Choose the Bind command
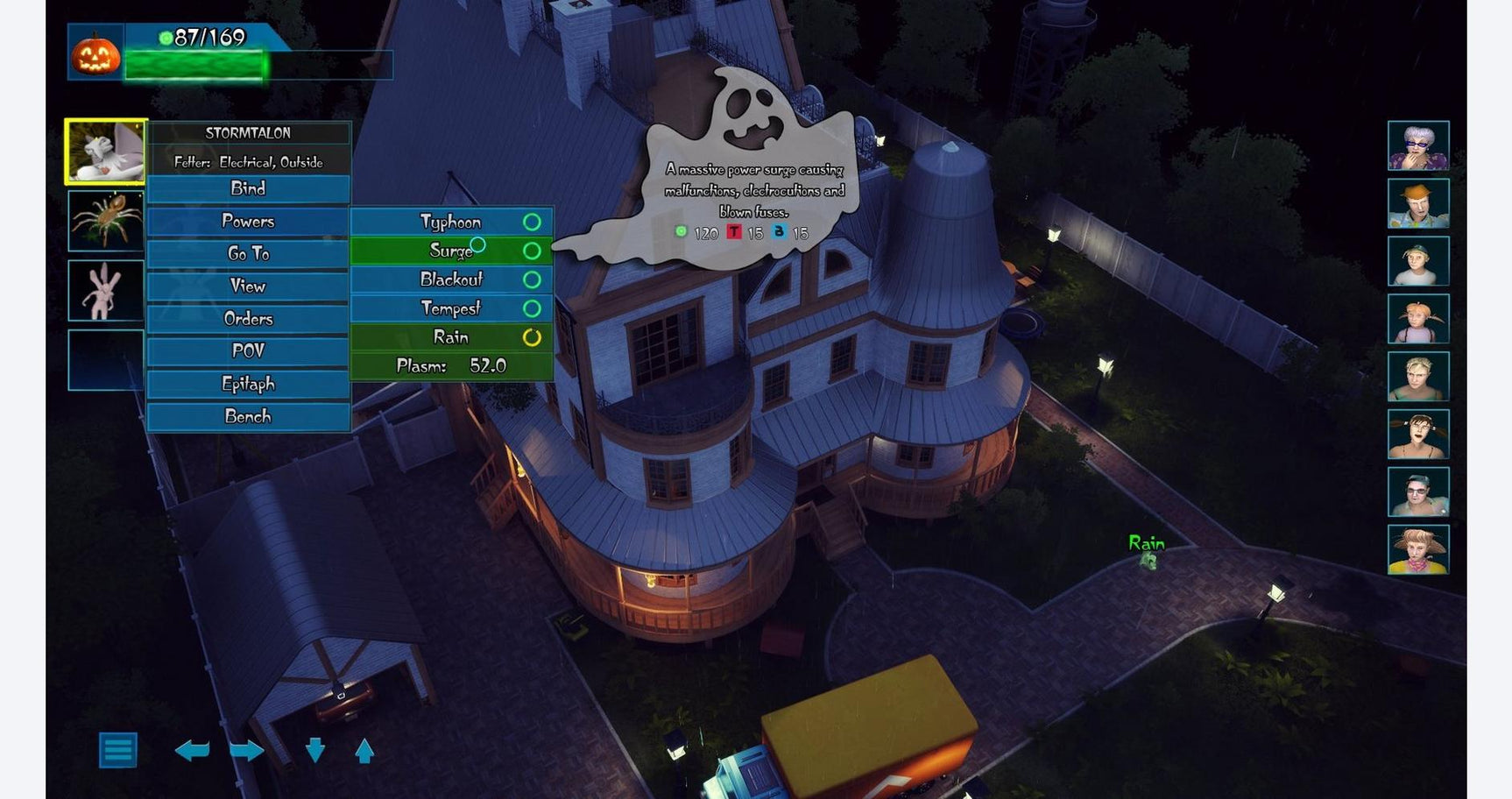Image resolution: width=1512 pixels, height=799 pixels. click(248, 188)
